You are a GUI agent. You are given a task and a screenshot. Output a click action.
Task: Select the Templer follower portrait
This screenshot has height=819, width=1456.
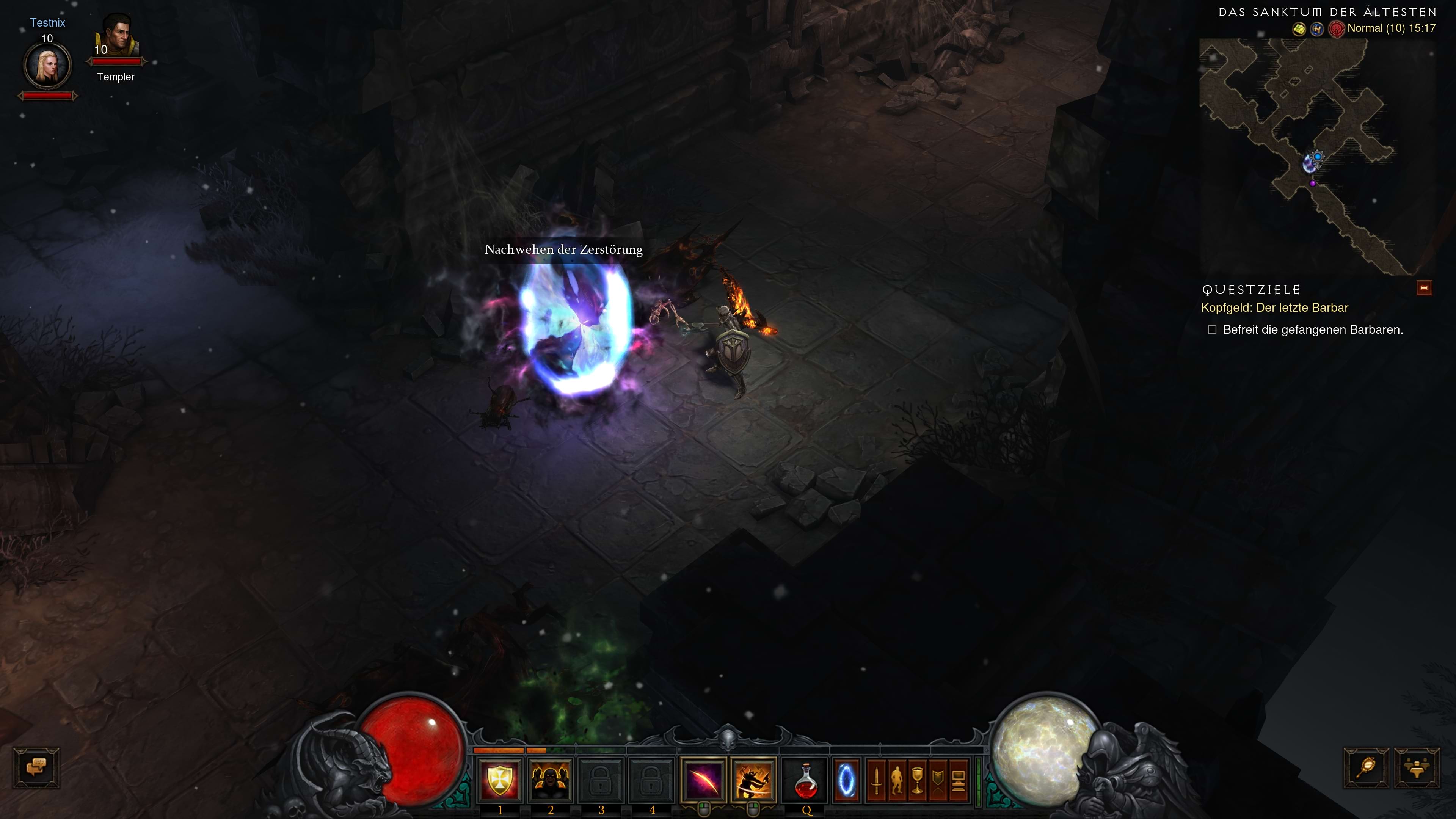click(x=118, y=37)
